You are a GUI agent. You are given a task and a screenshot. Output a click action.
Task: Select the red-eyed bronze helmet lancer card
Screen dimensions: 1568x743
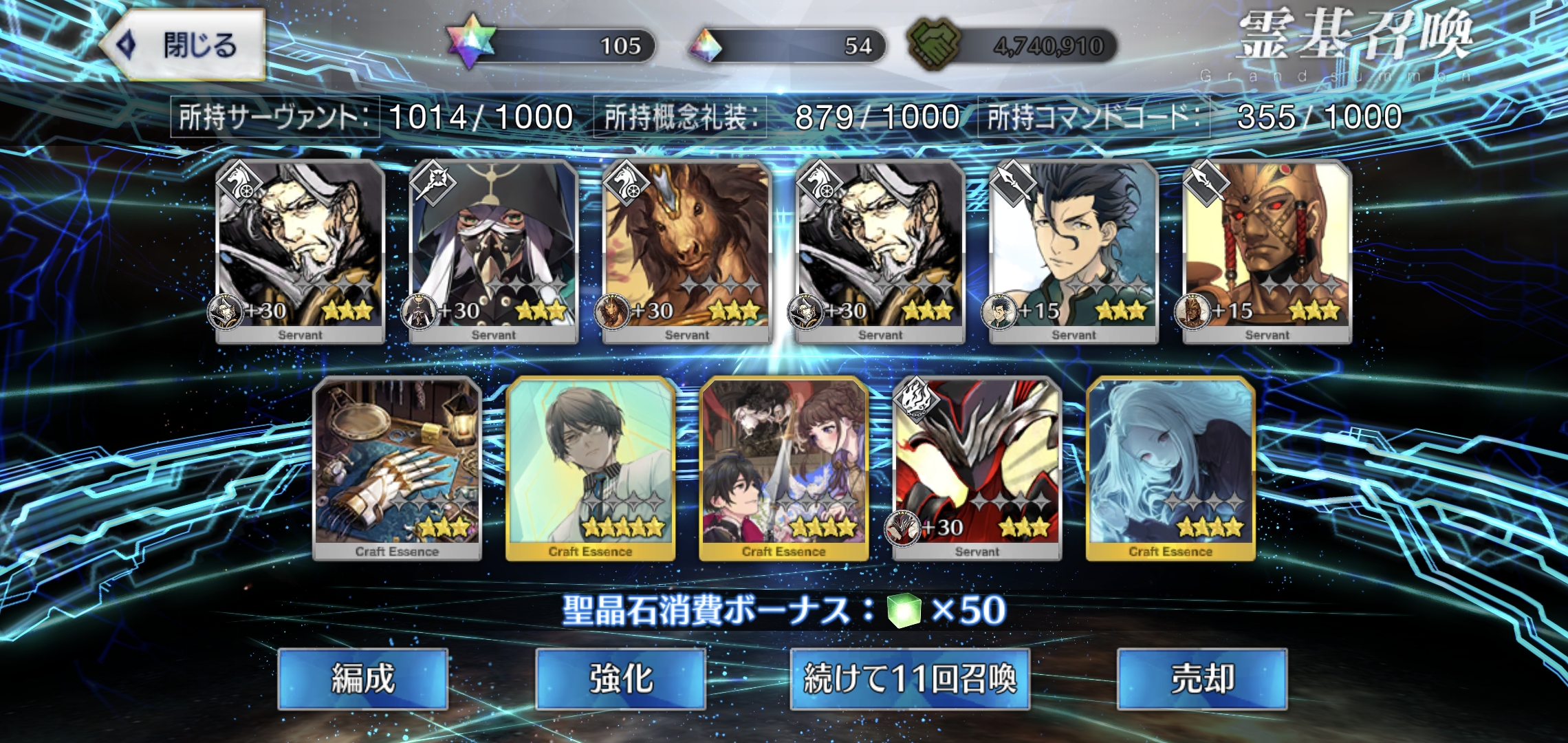1267,251
